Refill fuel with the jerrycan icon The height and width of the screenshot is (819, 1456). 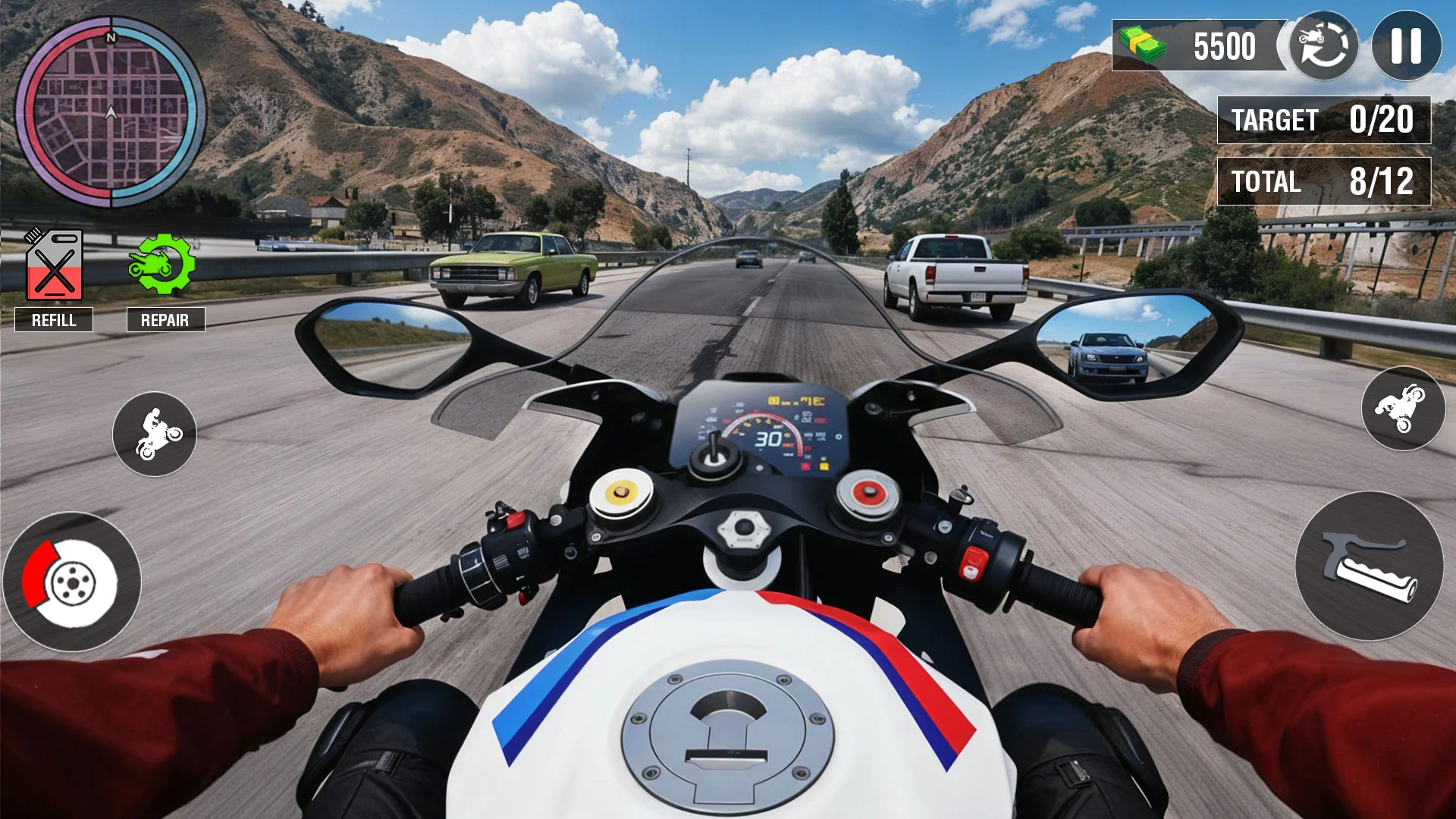54,265
